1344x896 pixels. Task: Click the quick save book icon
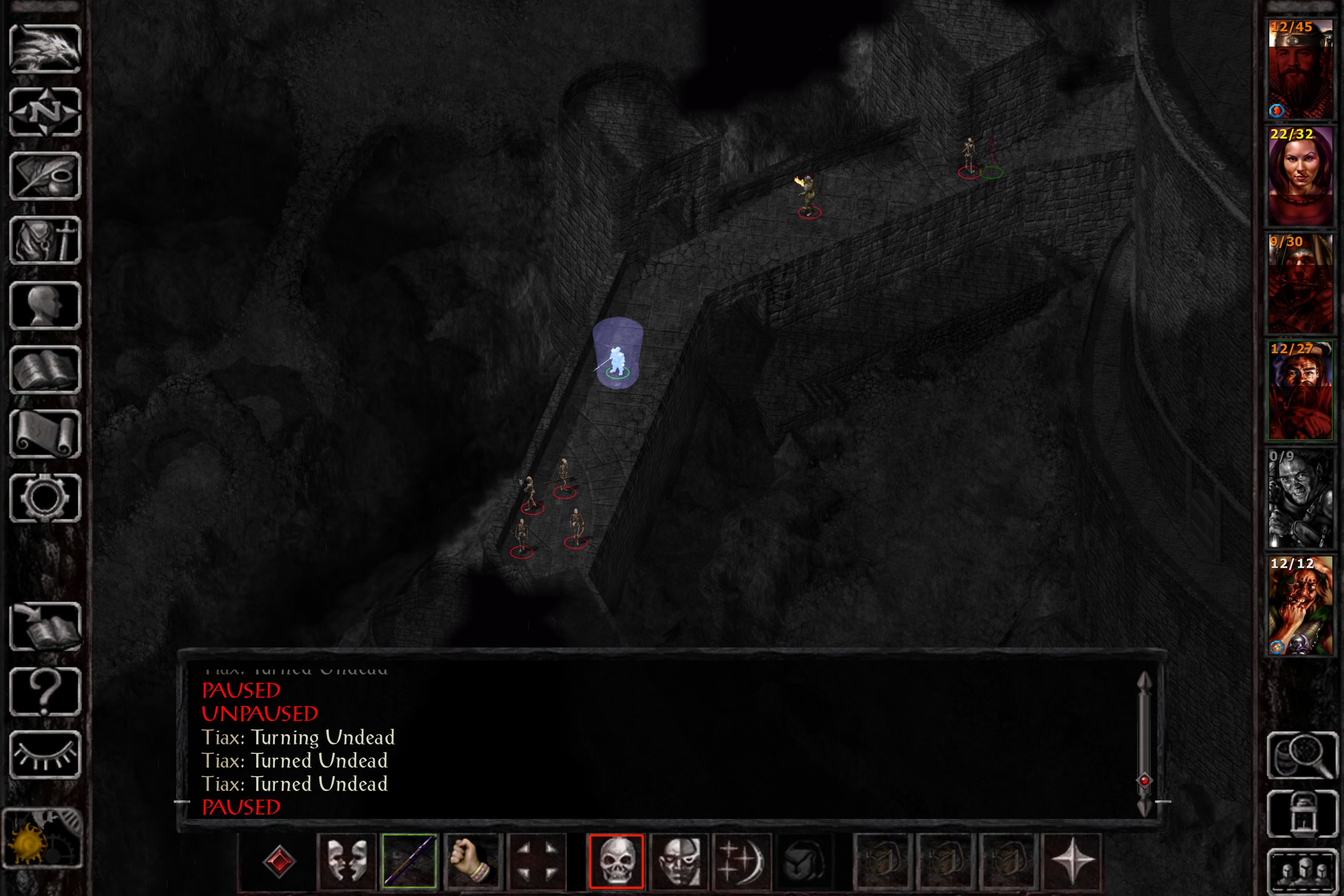pos(45,626)
